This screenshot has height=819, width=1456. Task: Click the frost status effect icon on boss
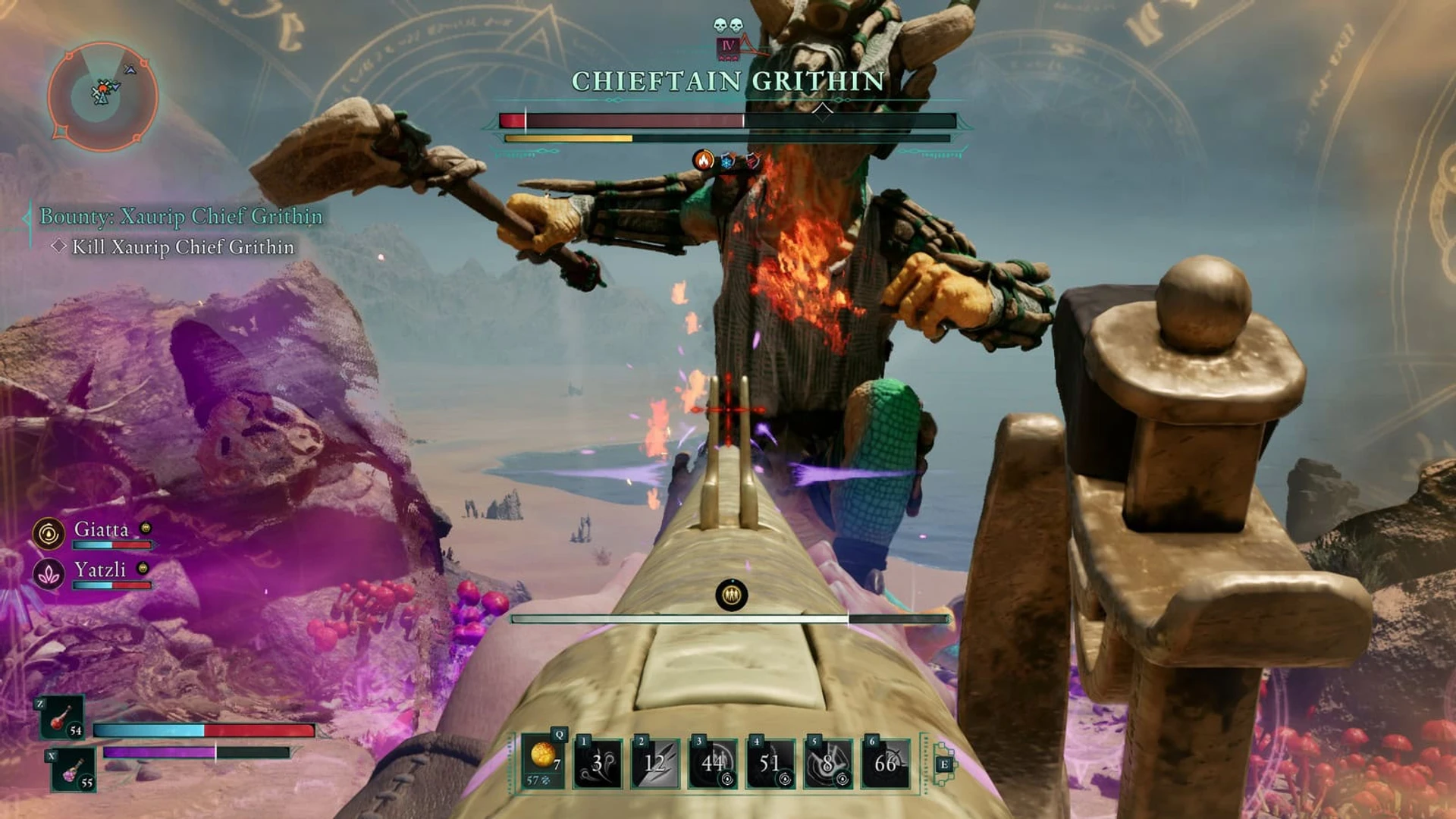pyautogui.click(x=728, y=162)
